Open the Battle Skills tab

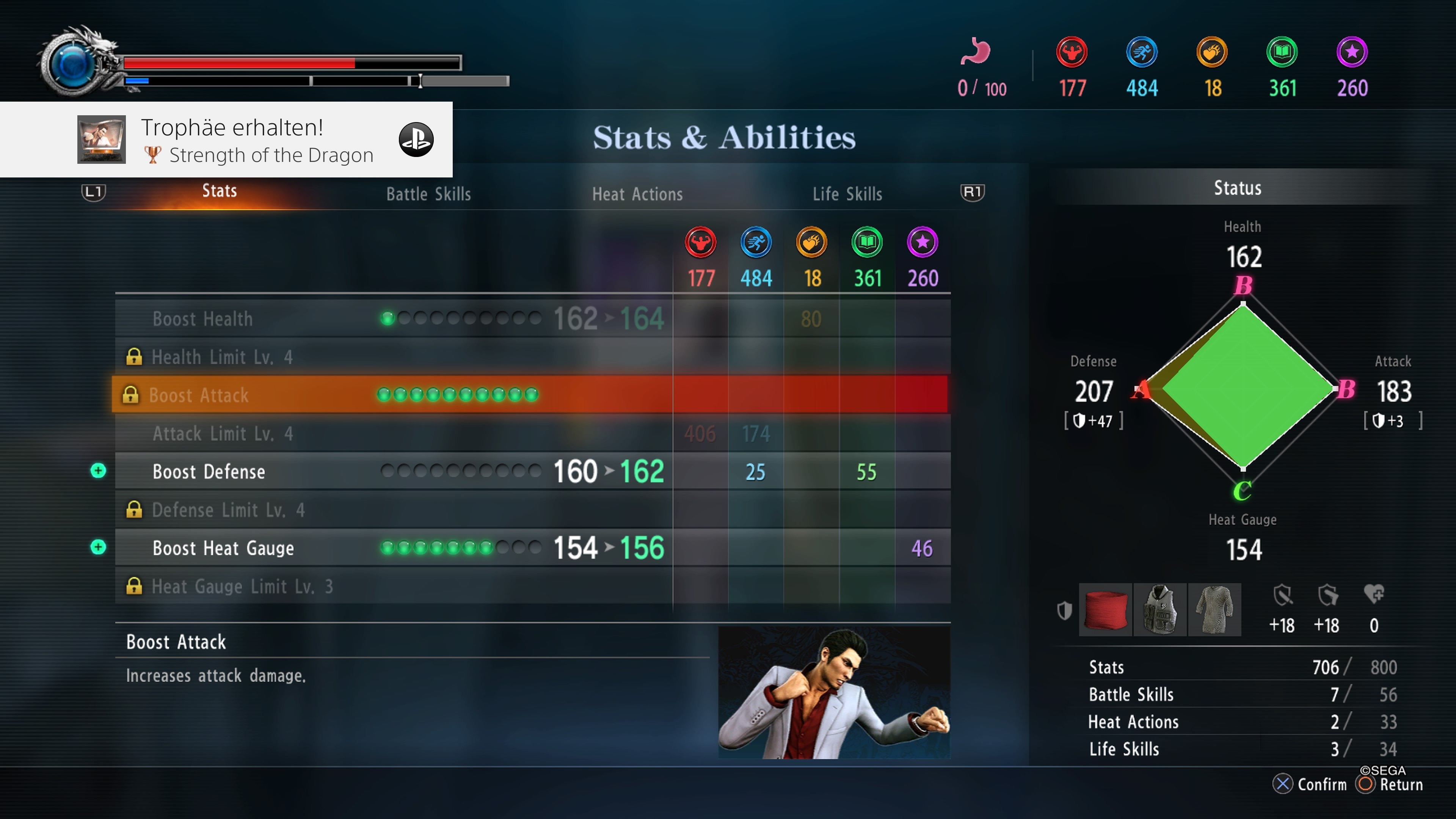click(x=428, y=195)
